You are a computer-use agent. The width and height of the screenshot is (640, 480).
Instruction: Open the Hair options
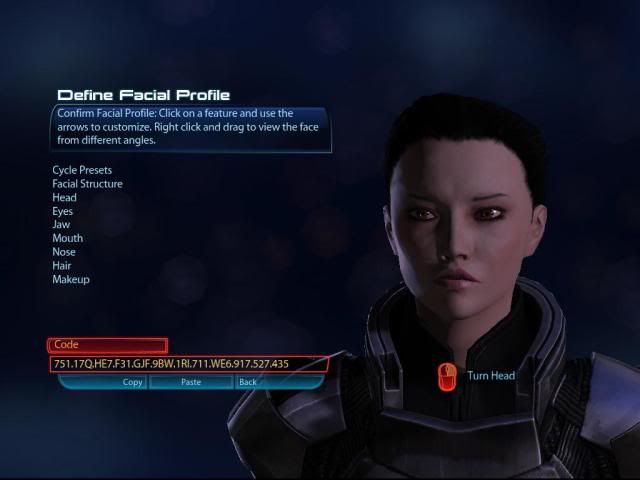coord(62,266)
